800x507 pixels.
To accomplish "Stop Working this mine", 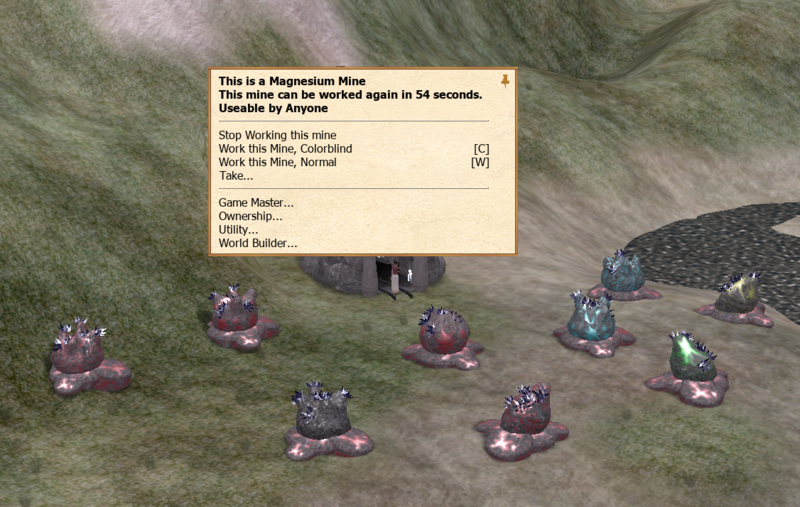I will click(x=277, y=135).
